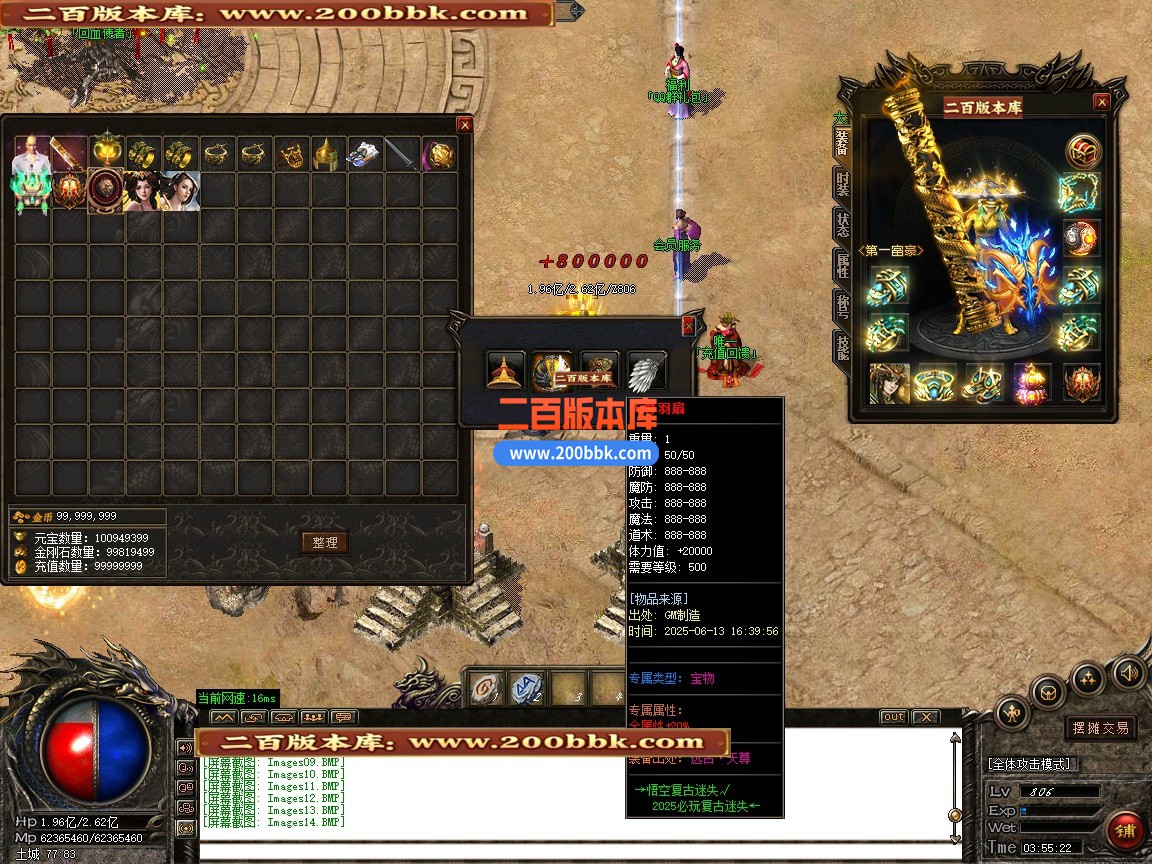Select the dark steel sword in the bag
The width and height of the screenshot is (1152, 864).
402,155
